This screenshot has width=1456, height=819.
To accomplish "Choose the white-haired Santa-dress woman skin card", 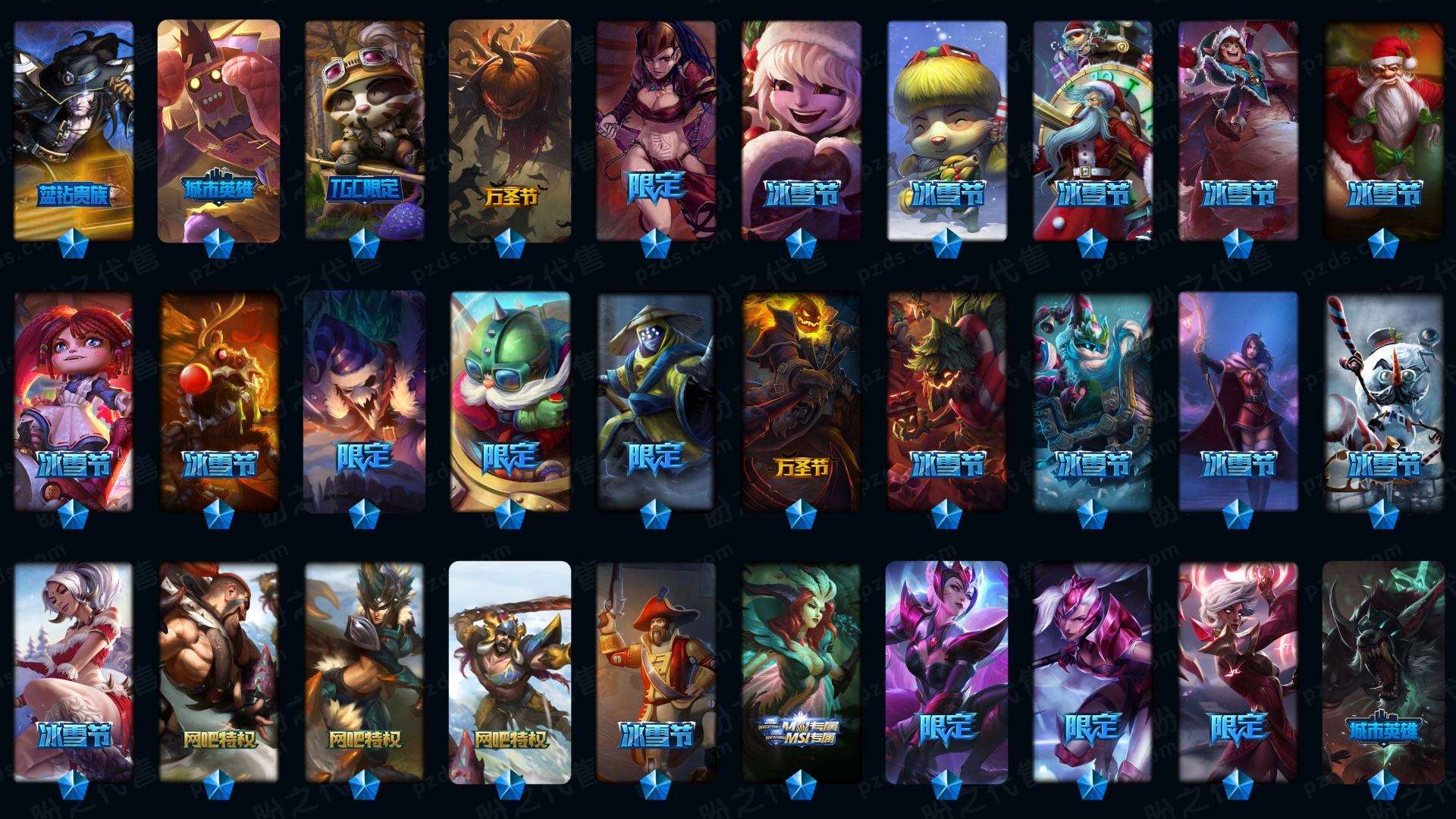I will click(x=74, y=671).
